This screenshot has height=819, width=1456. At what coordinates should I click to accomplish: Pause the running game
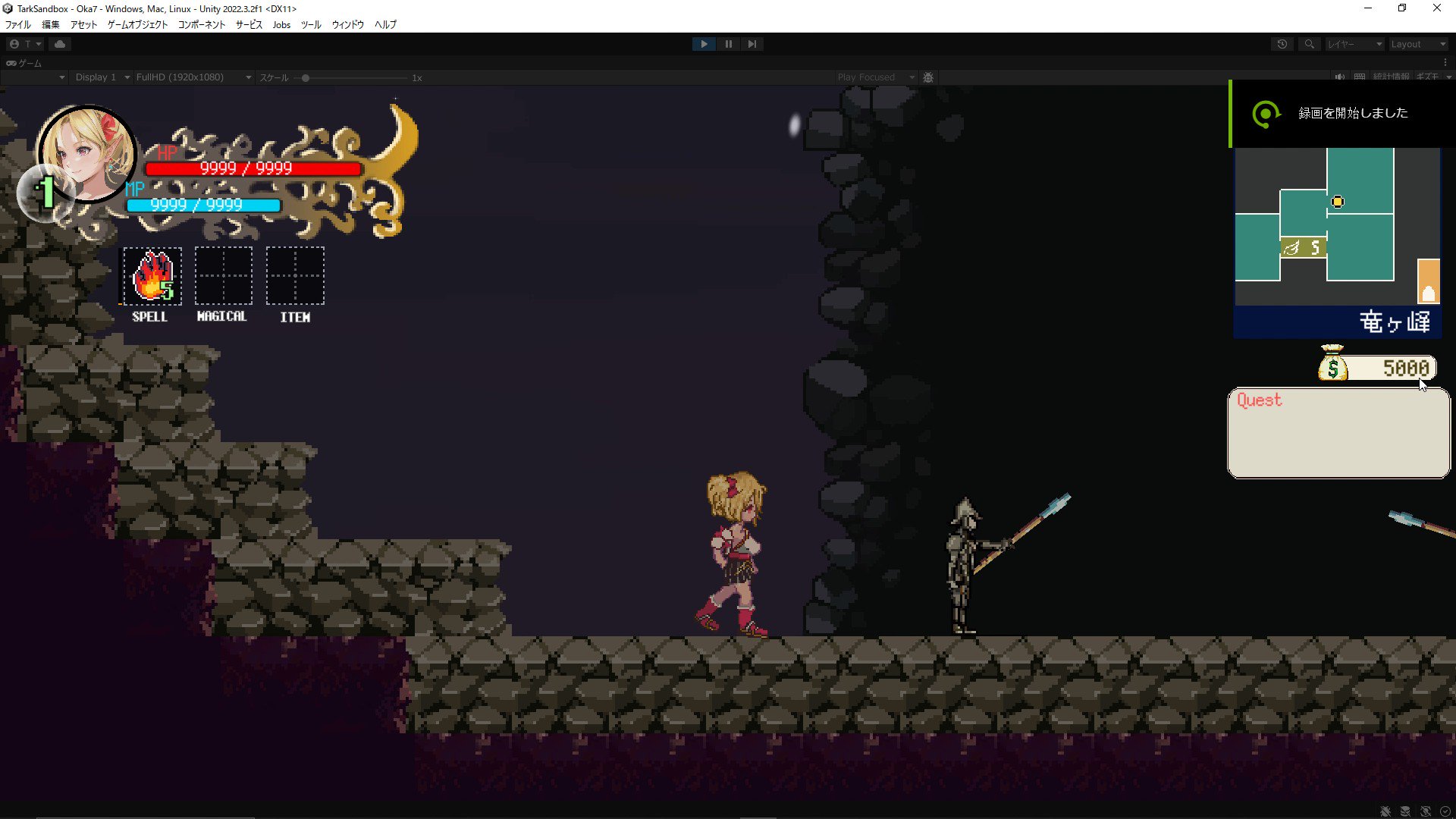tap(727, 43)
